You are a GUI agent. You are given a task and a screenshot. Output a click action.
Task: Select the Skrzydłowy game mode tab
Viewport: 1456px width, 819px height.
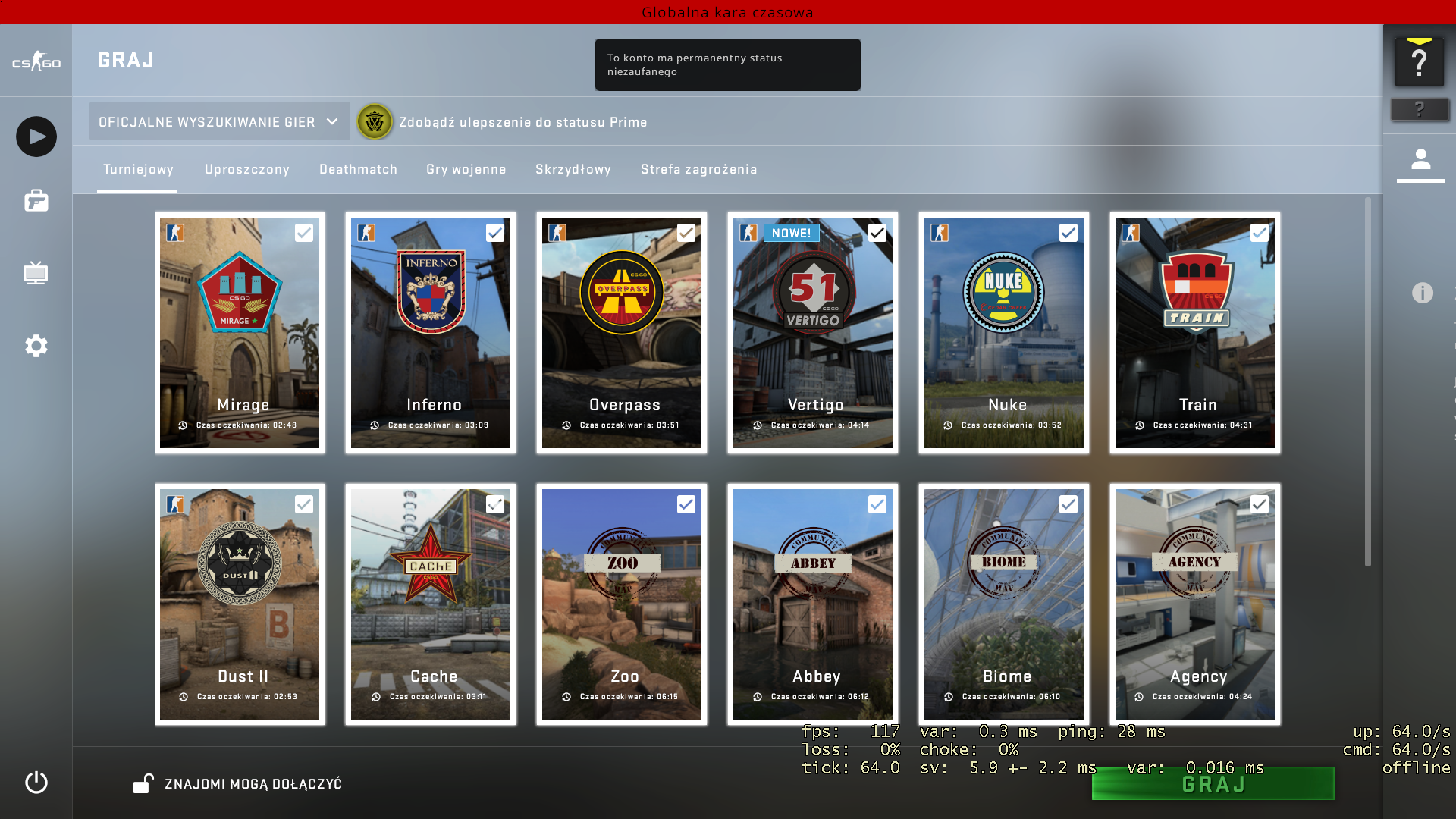pos(573,169)
